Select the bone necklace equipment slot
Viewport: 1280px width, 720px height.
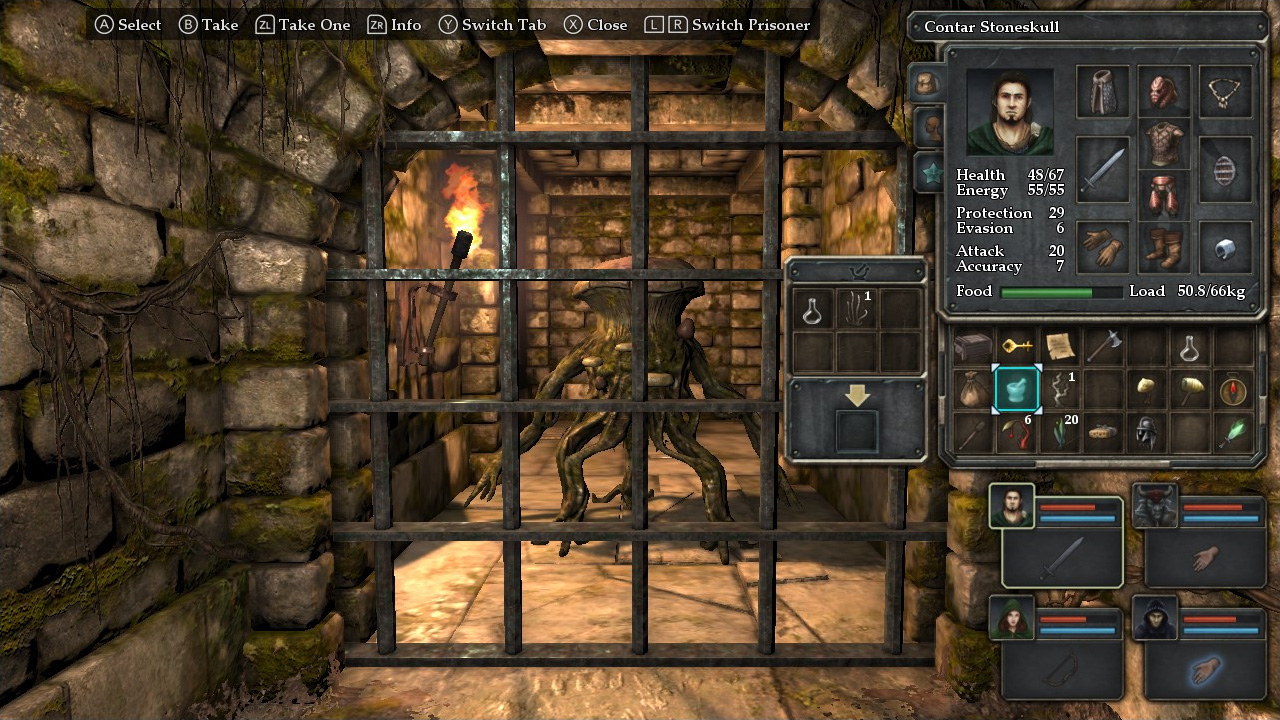click(1223, 90)
